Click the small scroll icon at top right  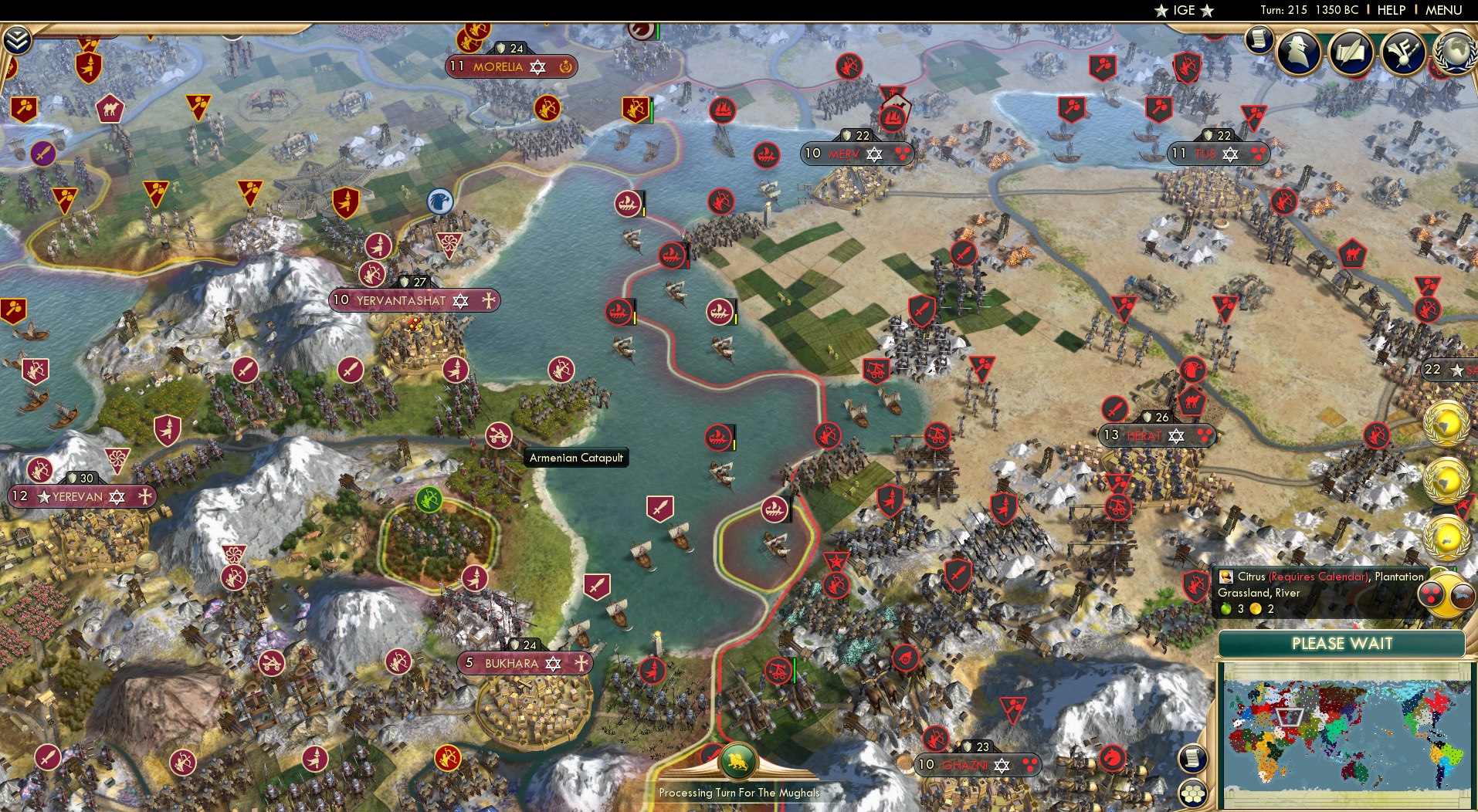click(1258, 40)
